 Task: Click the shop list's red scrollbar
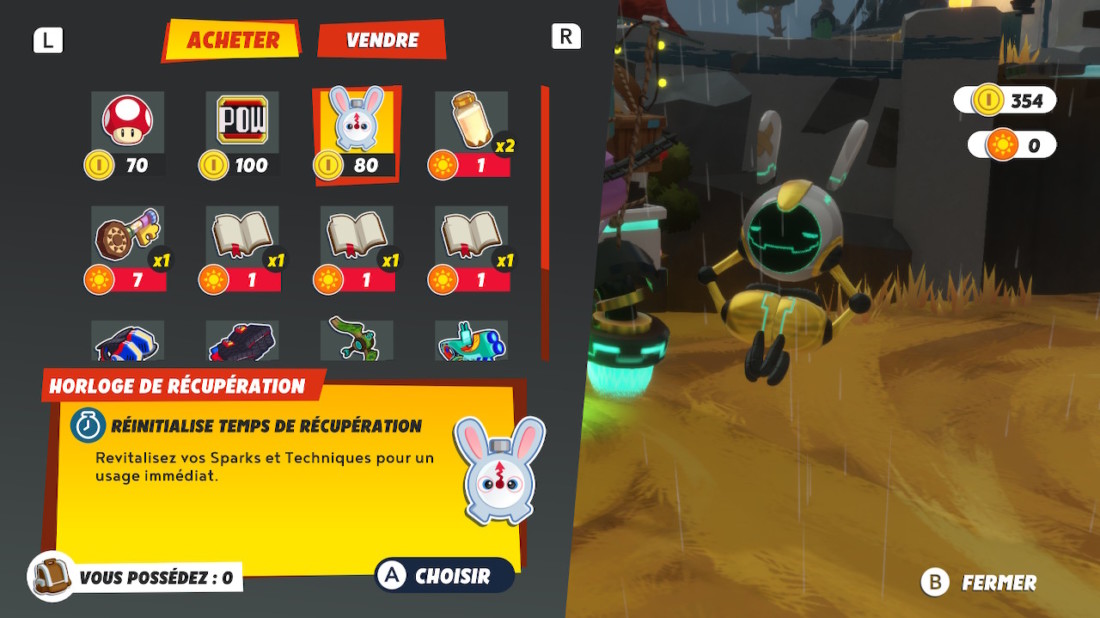545,180
